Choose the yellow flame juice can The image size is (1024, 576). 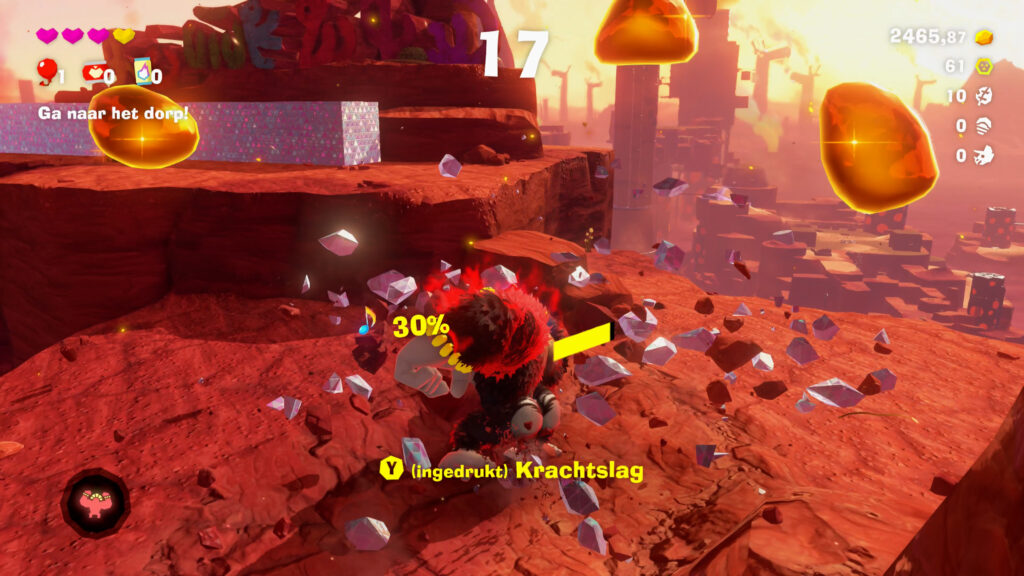[x=142, y=71]
